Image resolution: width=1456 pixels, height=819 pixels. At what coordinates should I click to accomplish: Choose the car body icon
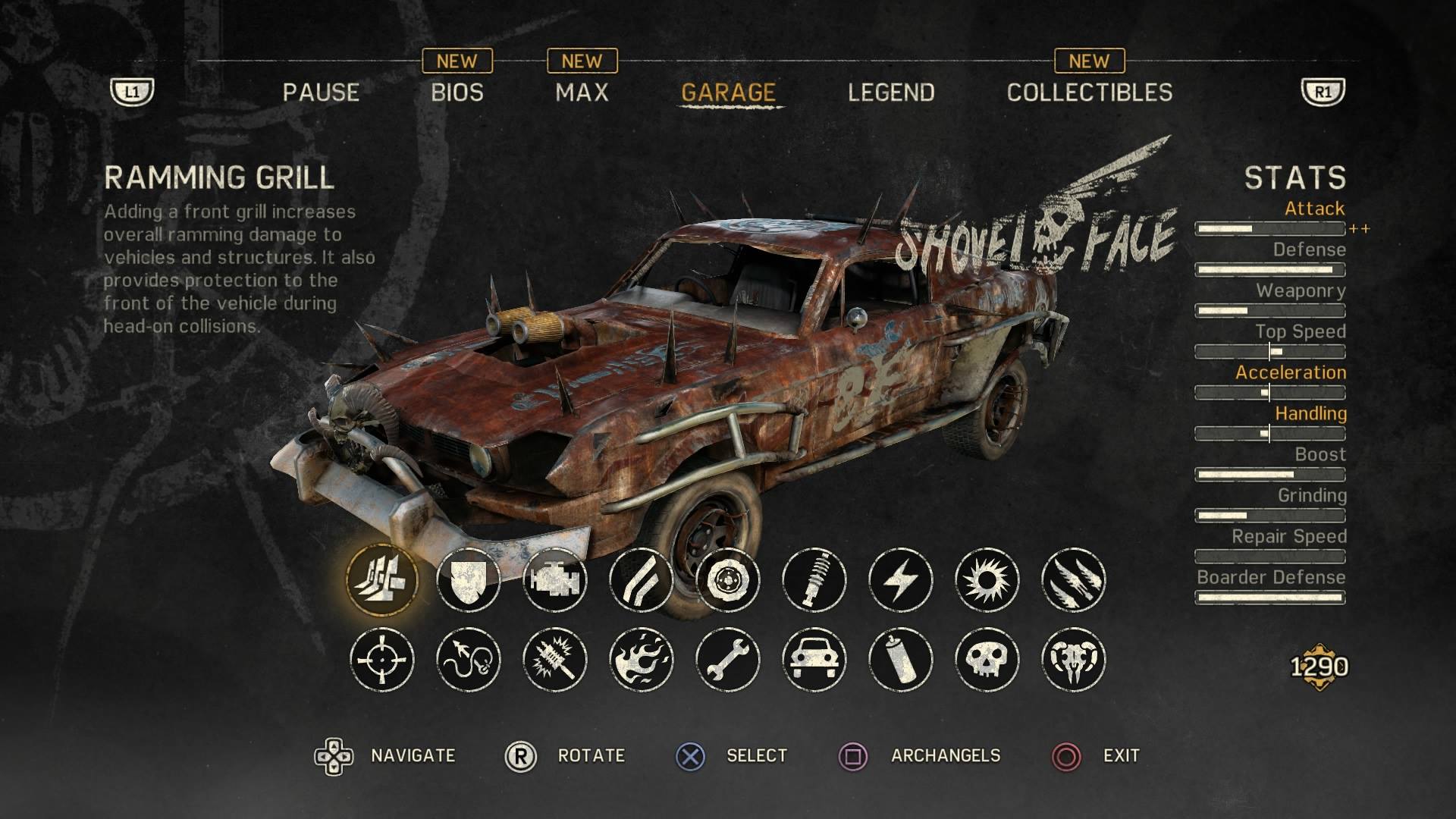pyautogui.click(x=814, y=659)
